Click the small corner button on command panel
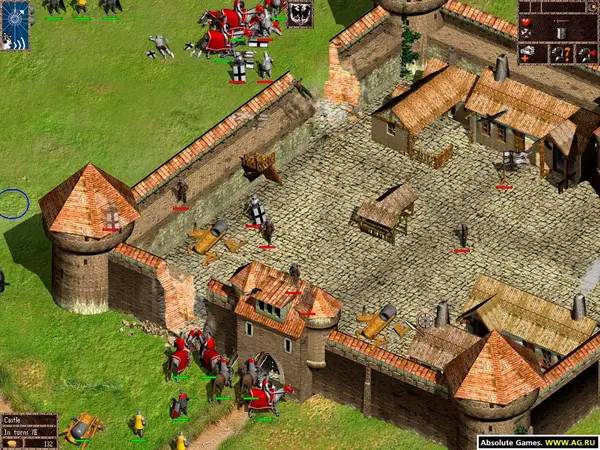The width and height of the screenshot is (600, 450). point(593,6)
